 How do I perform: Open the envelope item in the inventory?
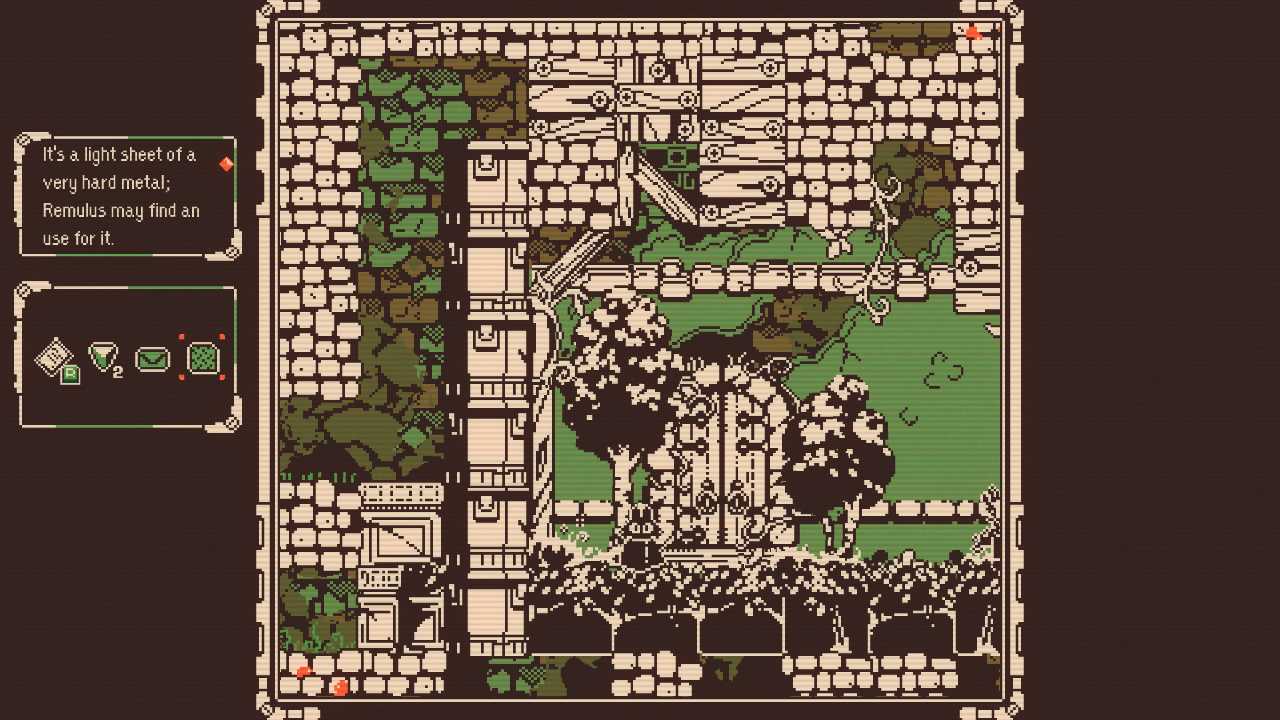click(x=152, y=359)
